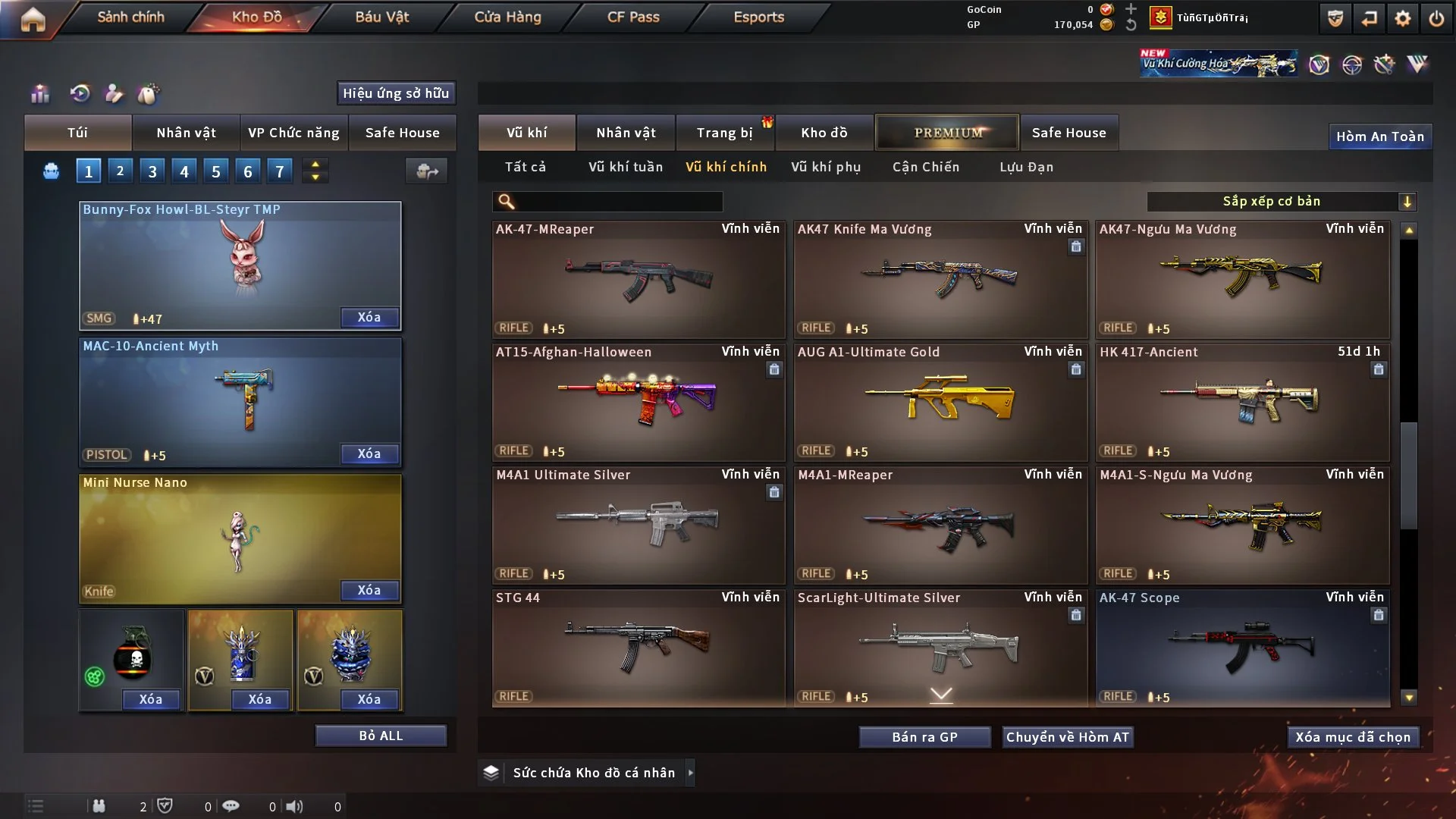
Task: Open settings with the gear icon
Action: 1403,18
